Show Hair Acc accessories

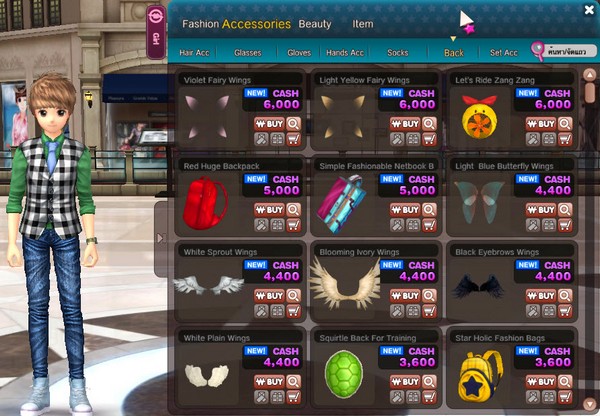(x=193, y=52)
